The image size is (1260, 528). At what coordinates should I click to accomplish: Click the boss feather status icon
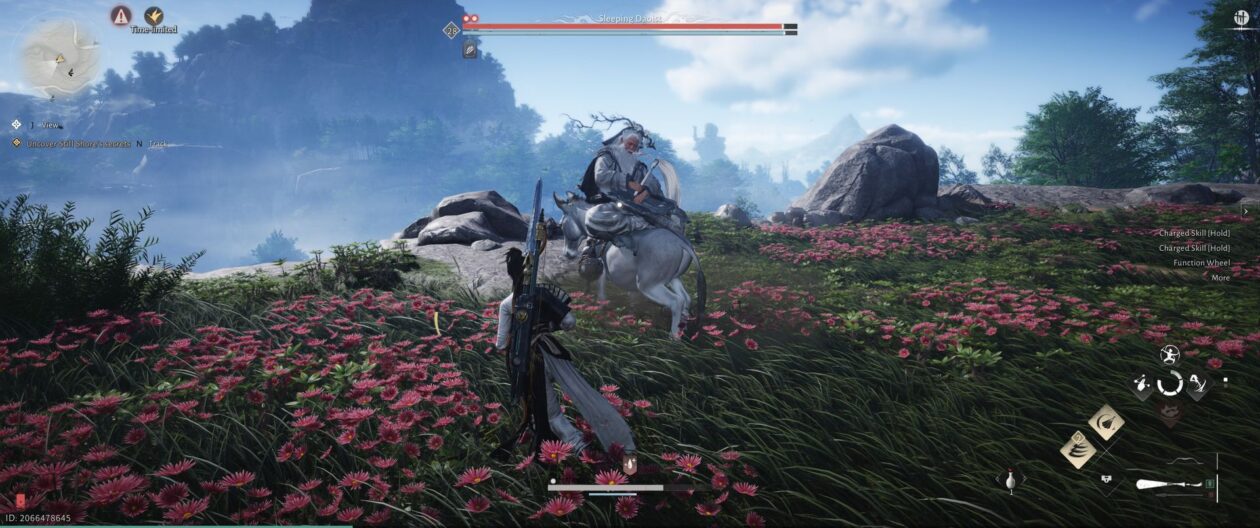[x=469, y=51]
